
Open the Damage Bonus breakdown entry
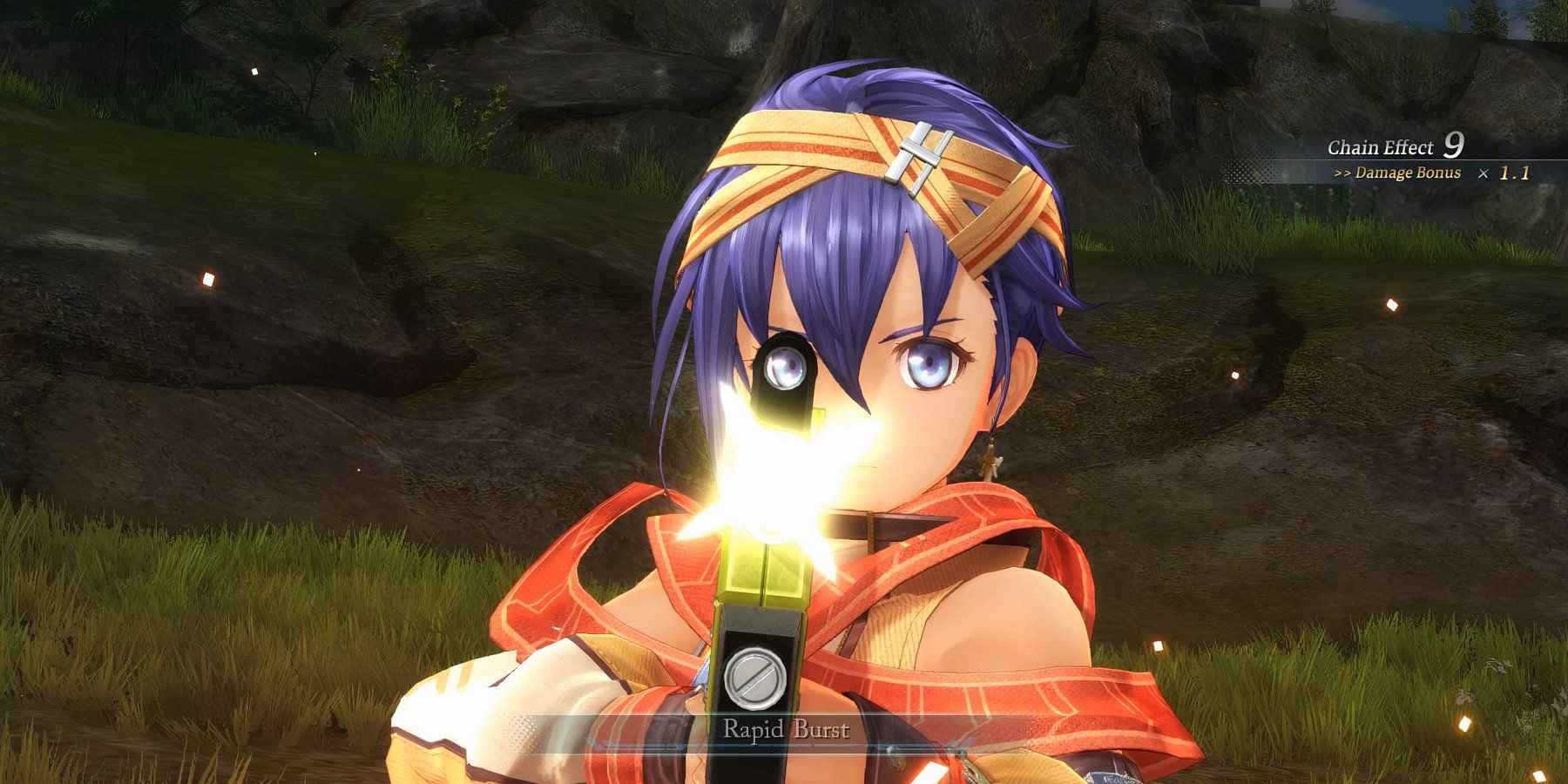(1407, 172)
